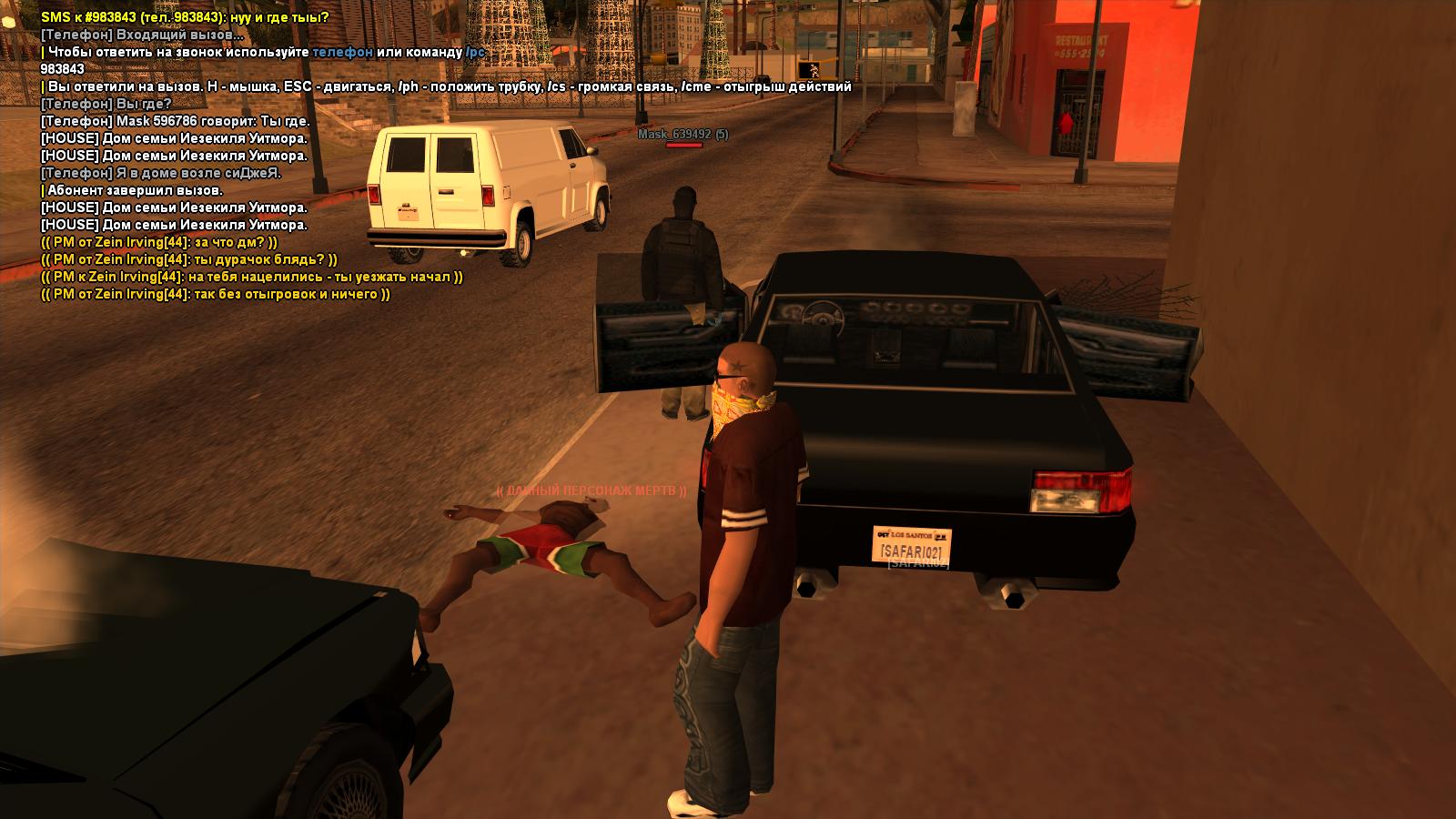Click the SMS message to #983843 in chat
Image resolution: width=1456 pixels, height=819 pixels.
click(185, 17)
